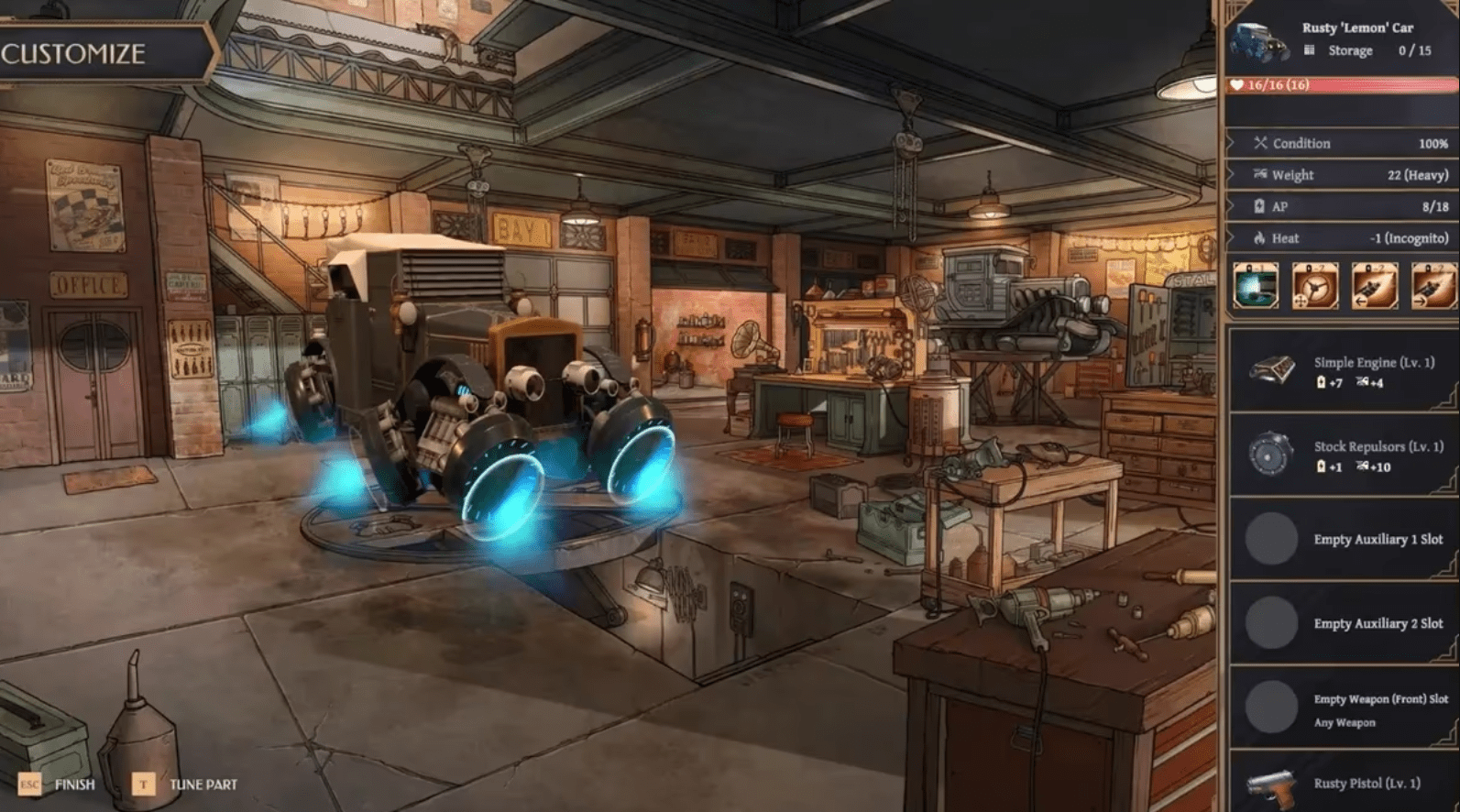The image size is (1460, 812).
Task: Select the steering wheel part slot icon
Action: pos(1313,287)
